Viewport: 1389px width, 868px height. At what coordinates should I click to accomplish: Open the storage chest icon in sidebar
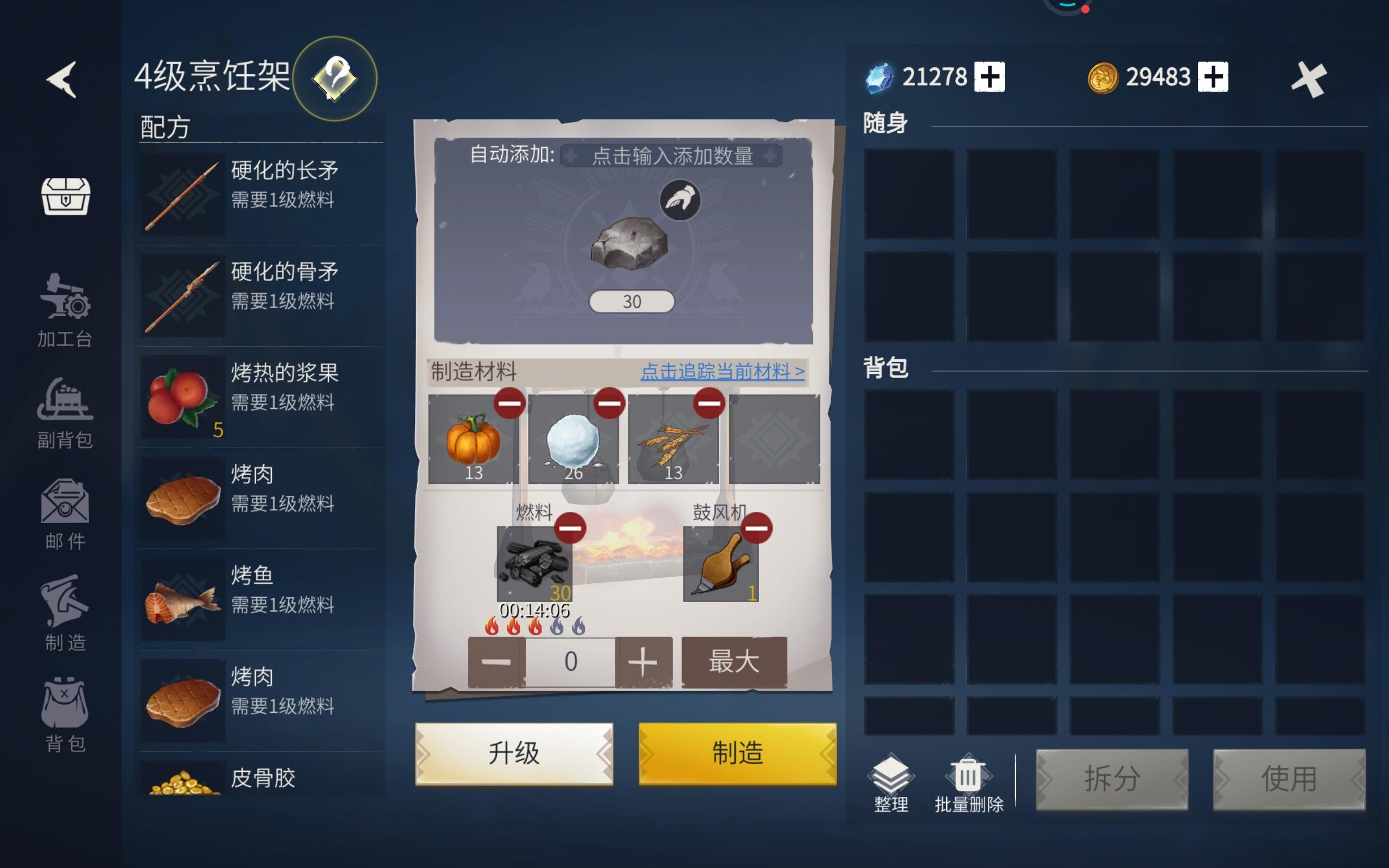tap(65, 198)
